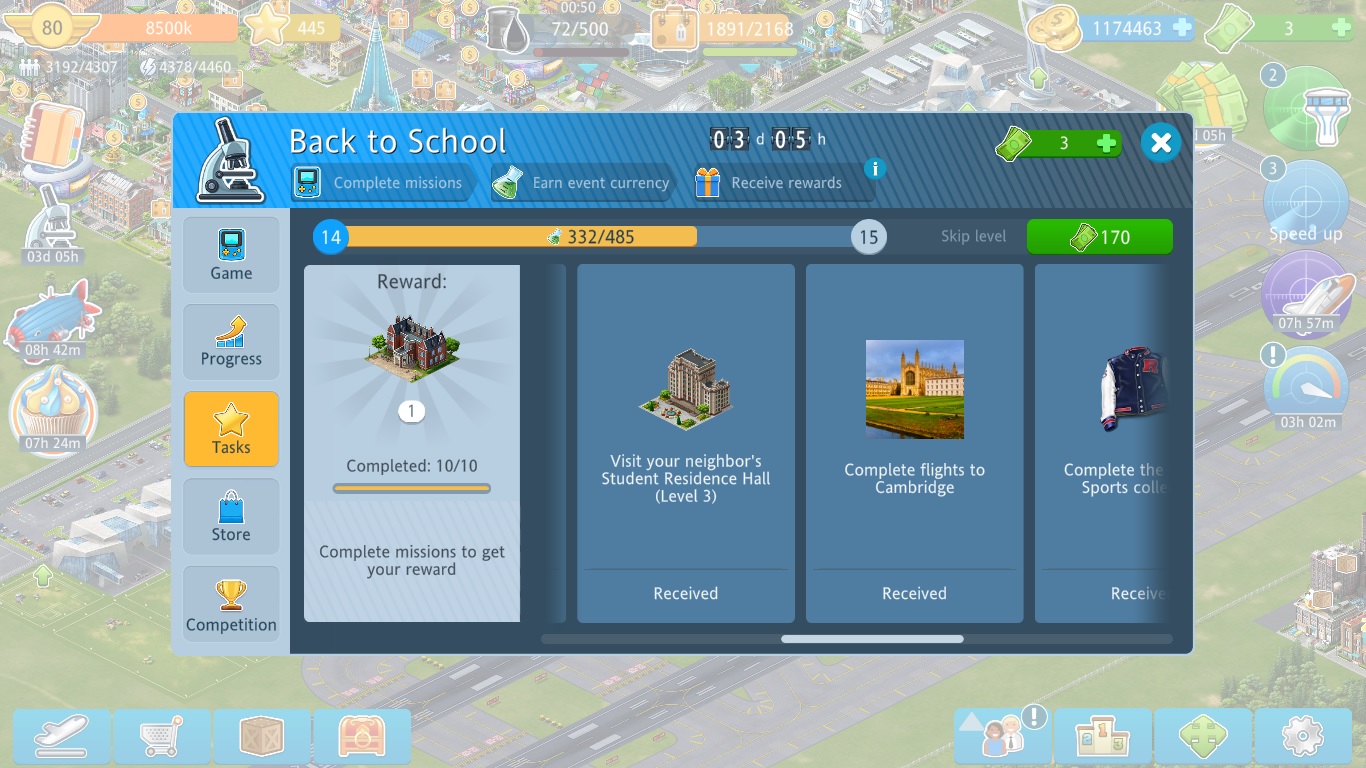This screenshot has height=768, width=1366.
Task: Select the Tasks tab
Action: [x=231, y=429]
